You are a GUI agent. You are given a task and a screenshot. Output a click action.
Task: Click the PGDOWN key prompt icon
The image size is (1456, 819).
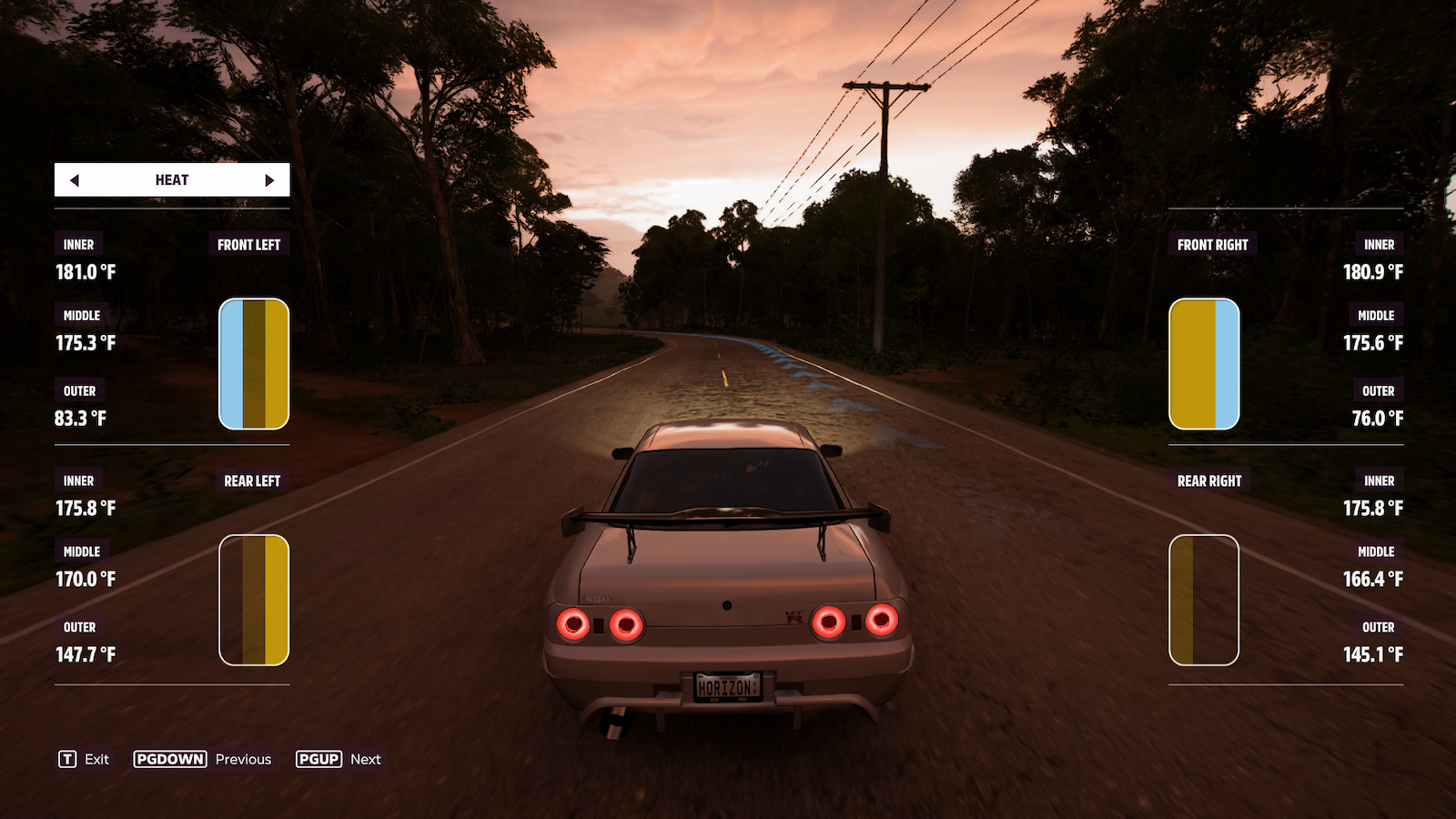coord(170,758)
